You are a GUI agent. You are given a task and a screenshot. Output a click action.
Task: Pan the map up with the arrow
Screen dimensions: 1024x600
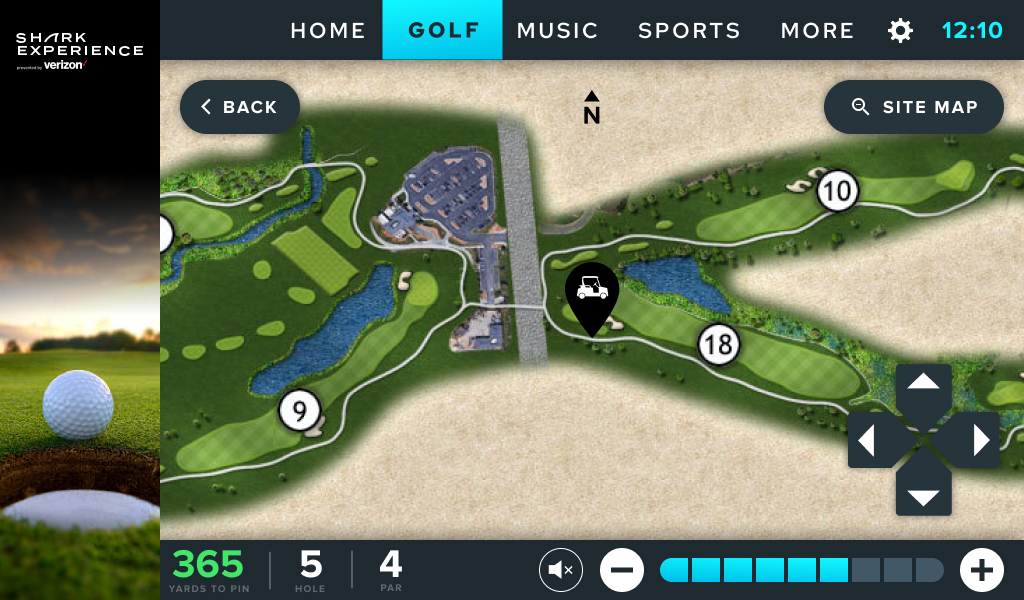tap(923, 383)
